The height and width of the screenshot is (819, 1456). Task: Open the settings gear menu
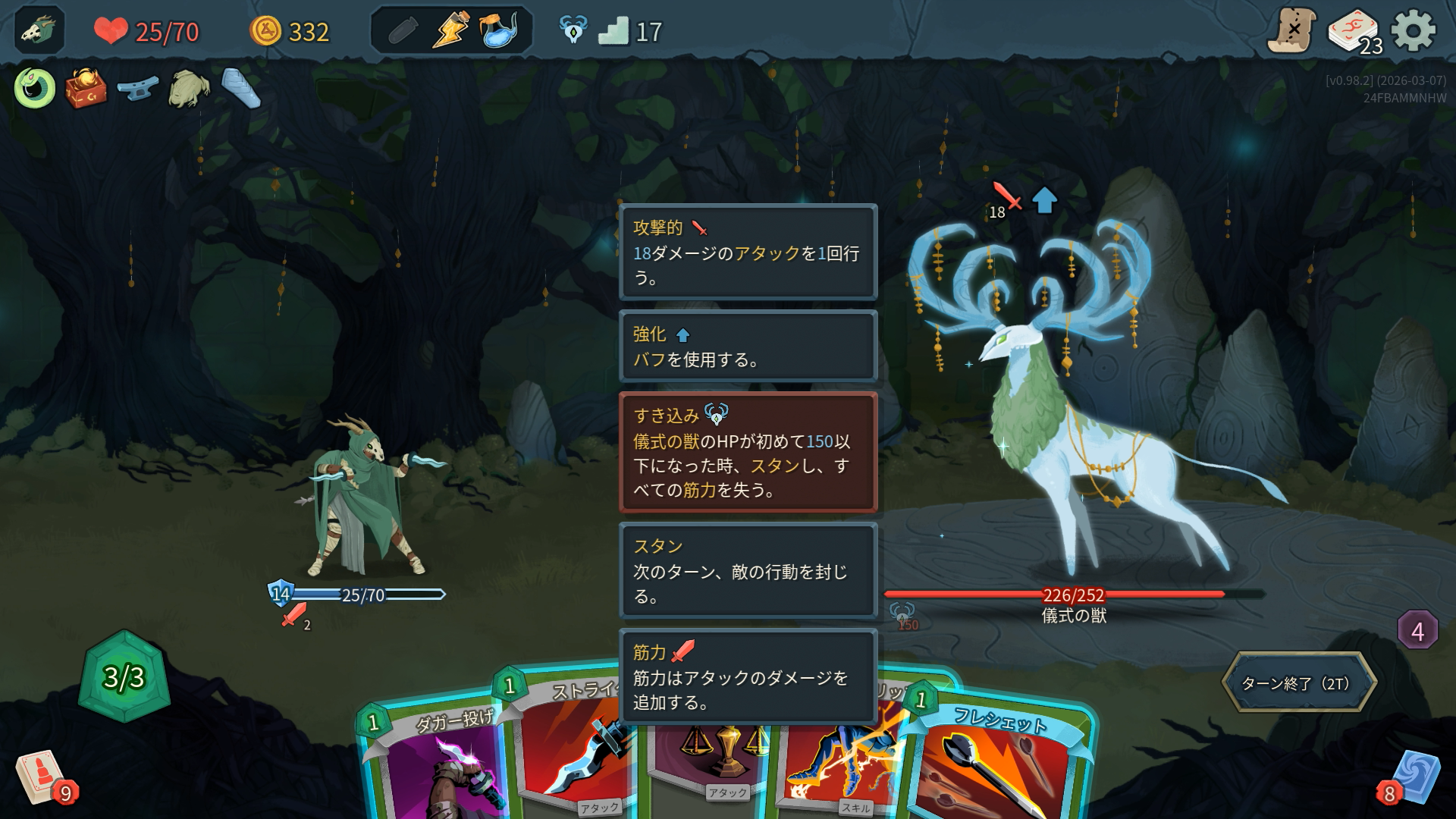(1414, 31)
